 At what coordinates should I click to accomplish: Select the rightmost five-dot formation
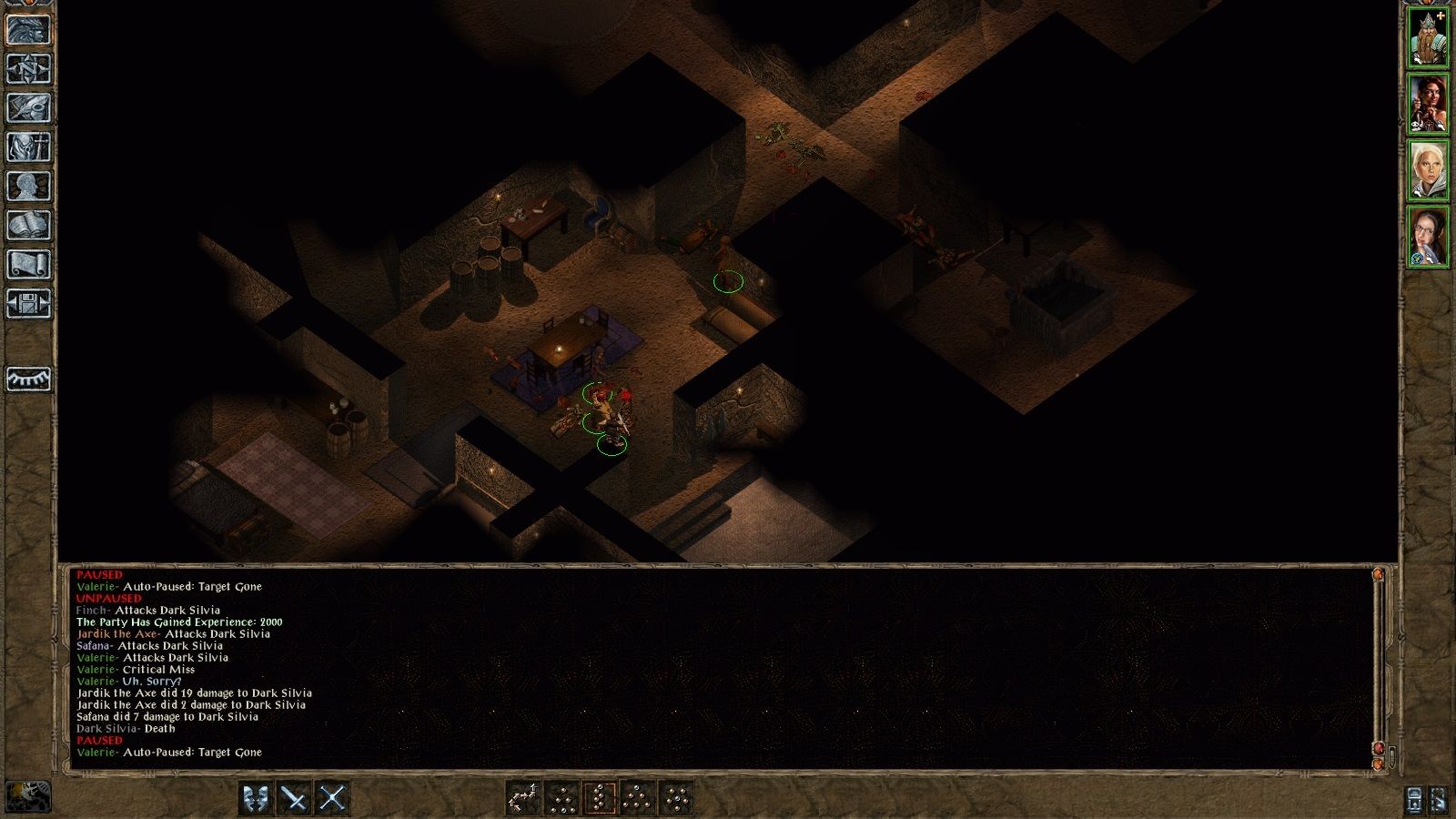pyautogui.click(x=678, y=797)
